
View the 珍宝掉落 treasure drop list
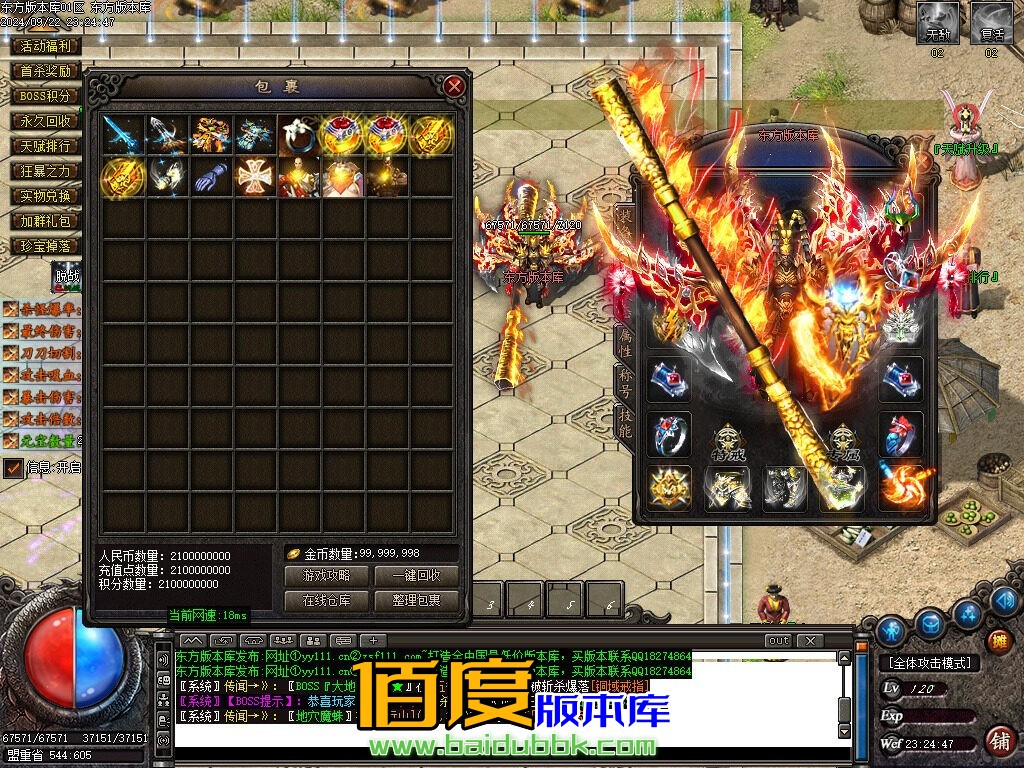(x=46, y=246)
